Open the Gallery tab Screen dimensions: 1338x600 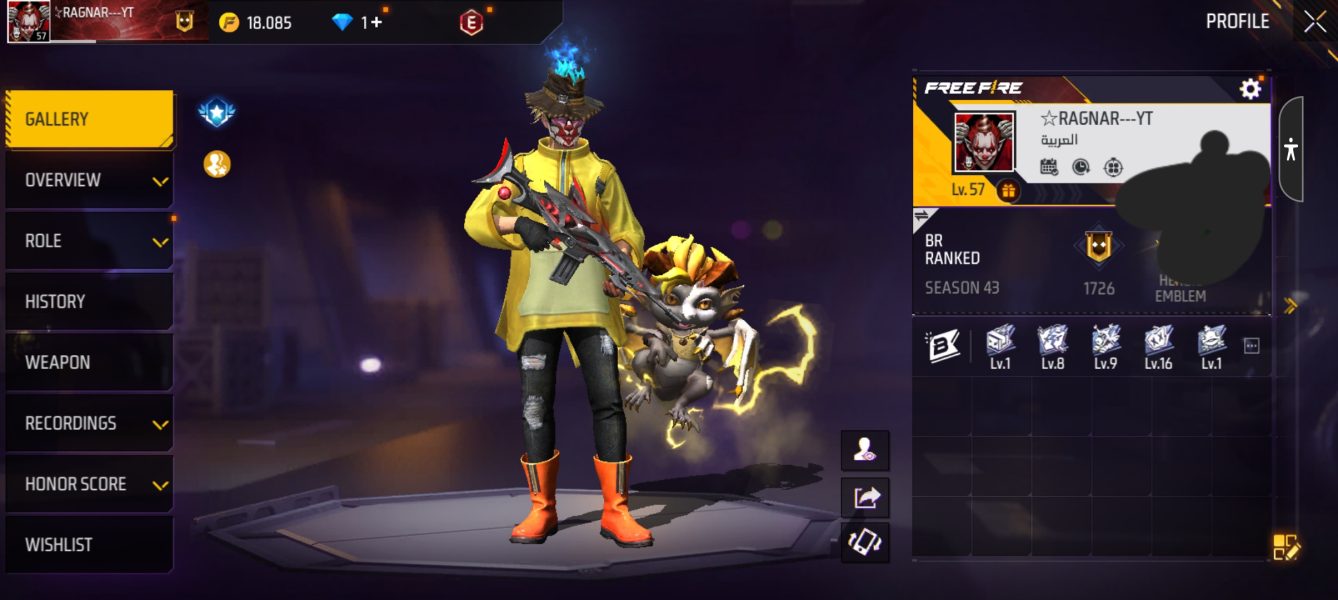[x=89, y=119]
